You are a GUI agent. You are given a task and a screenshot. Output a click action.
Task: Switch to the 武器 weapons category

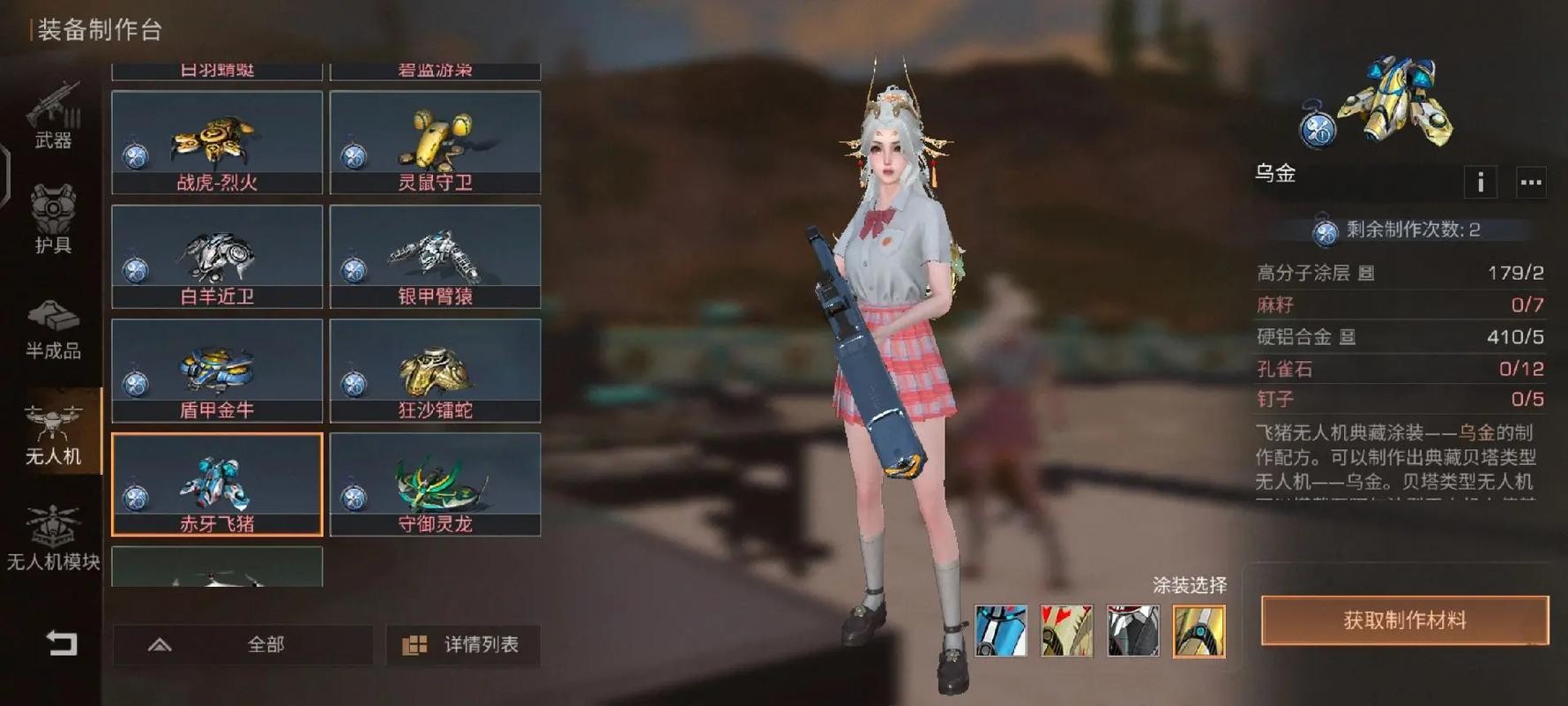pyautogui.click(x=53, y=116)
